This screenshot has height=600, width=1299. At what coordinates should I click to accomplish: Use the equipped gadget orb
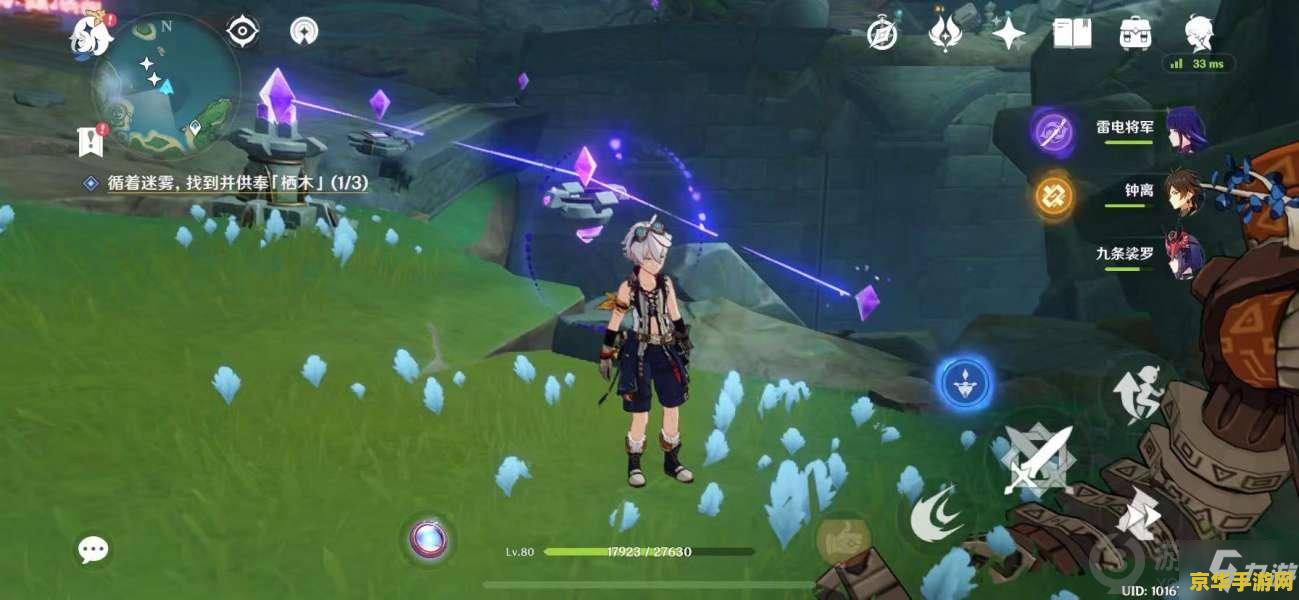431,540
